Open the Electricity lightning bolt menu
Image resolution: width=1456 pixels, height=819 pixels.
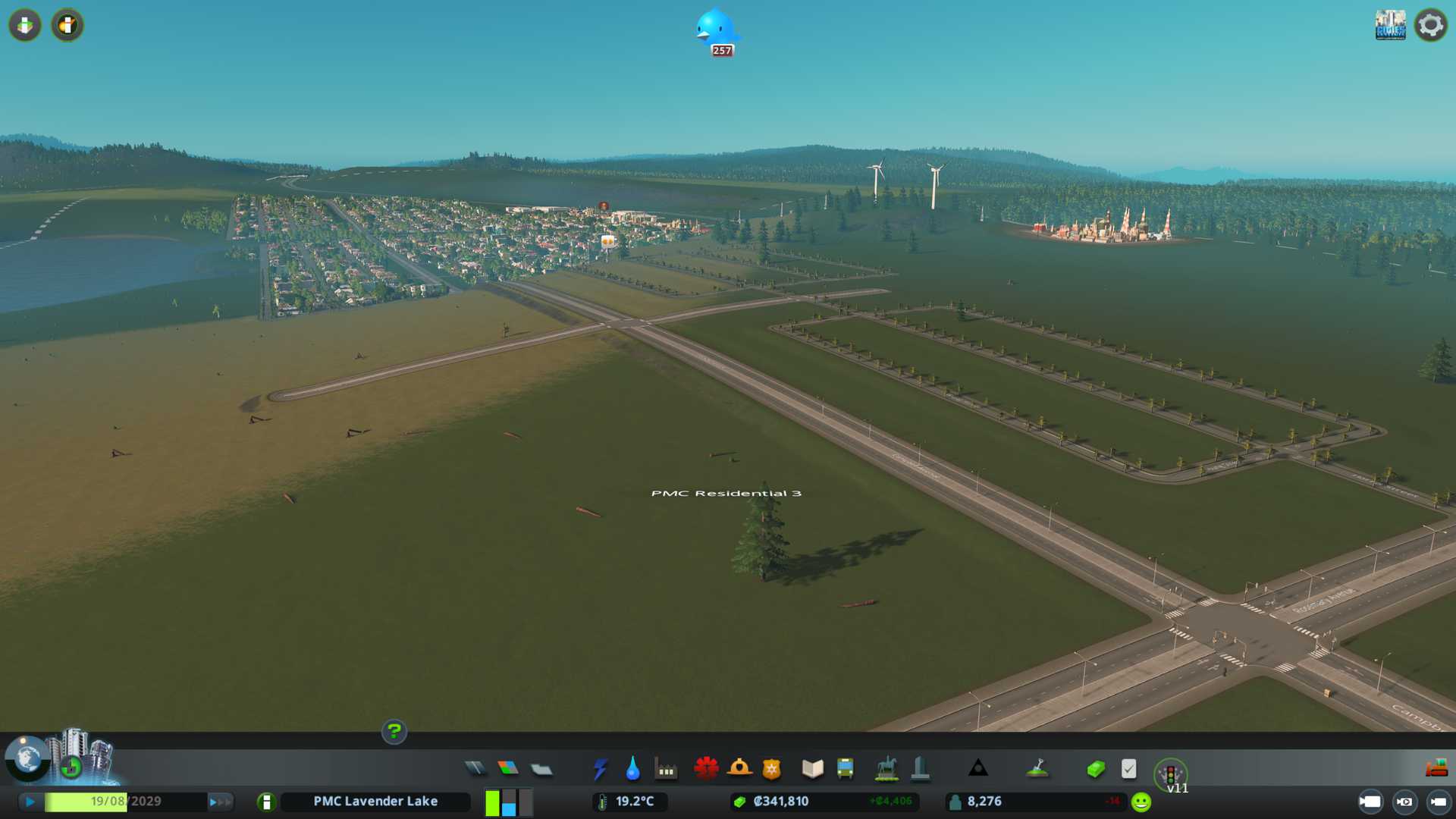tap(600, 769)
